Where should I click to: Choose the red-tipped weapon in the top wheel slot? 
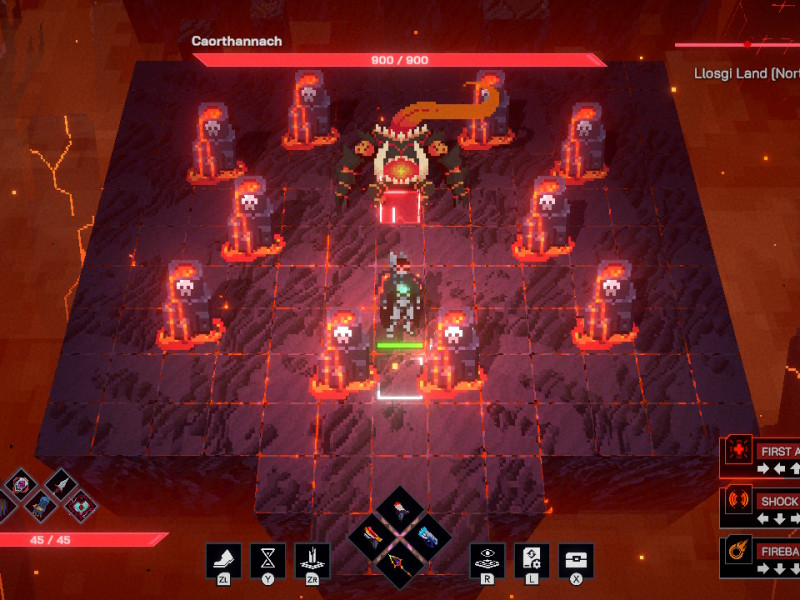[399, 511]
